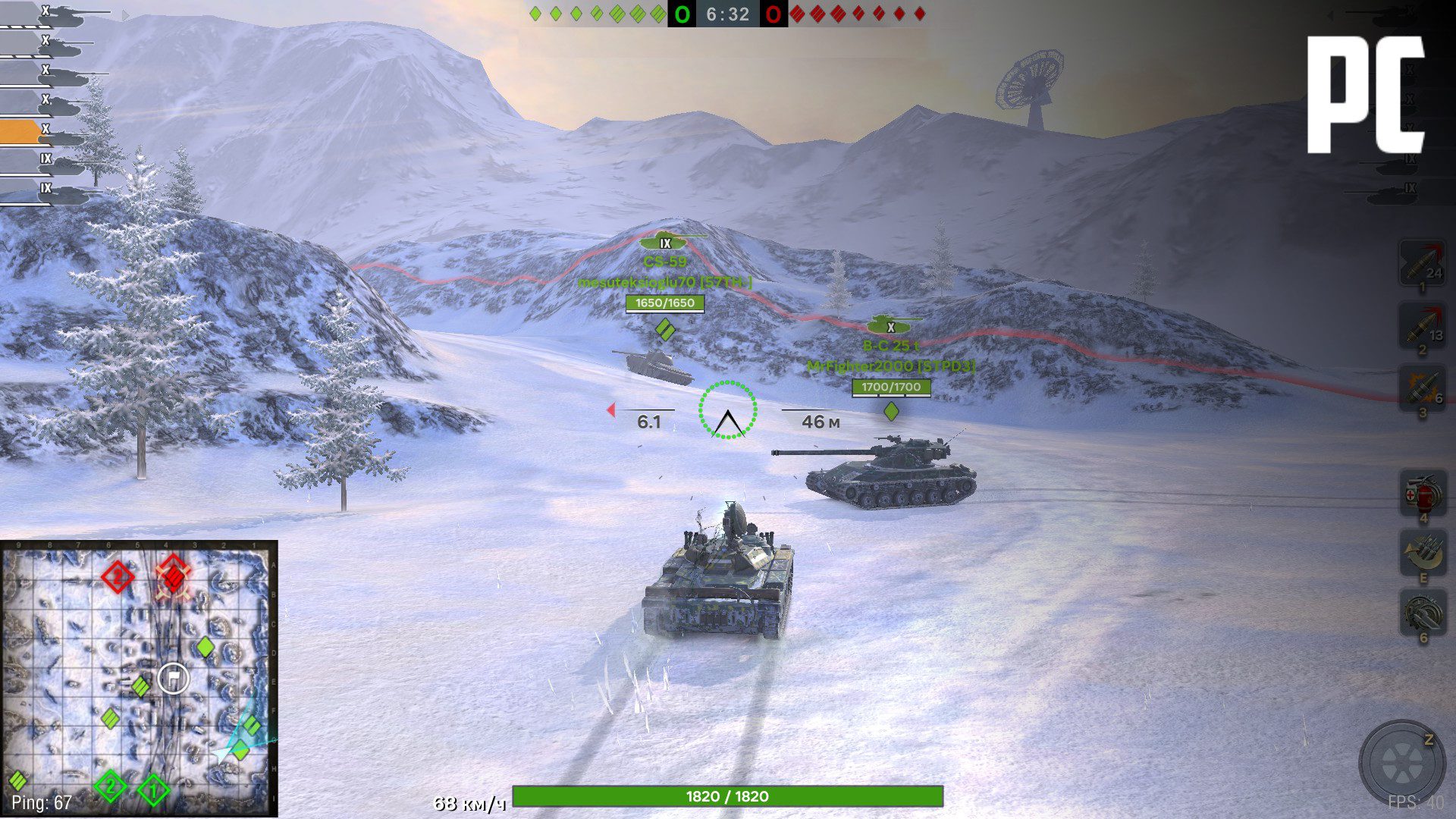Switch to the shell type with 13 rounds

1422,326
